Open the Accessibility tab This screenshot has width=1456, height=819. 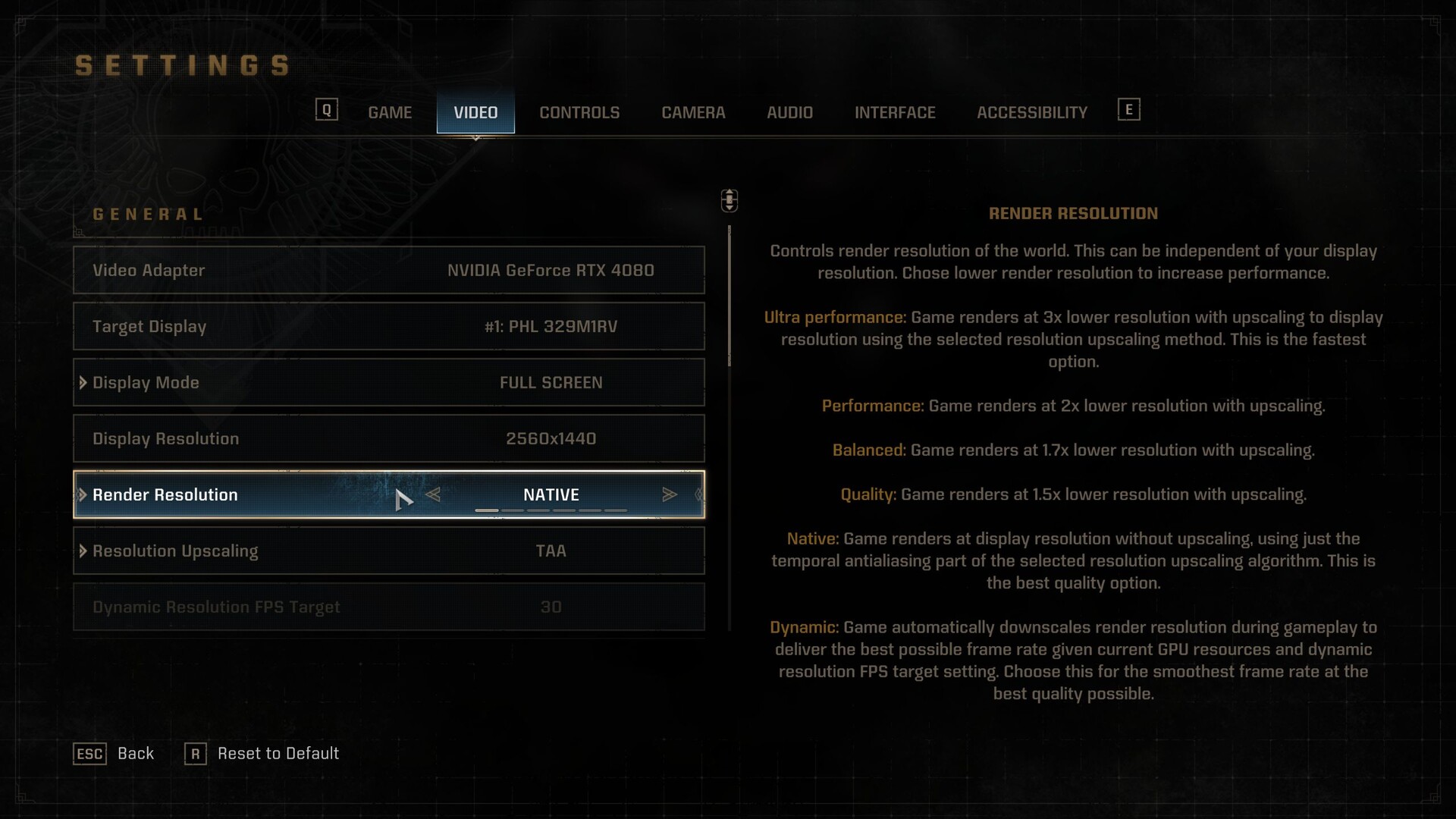tap(1031, 112)
